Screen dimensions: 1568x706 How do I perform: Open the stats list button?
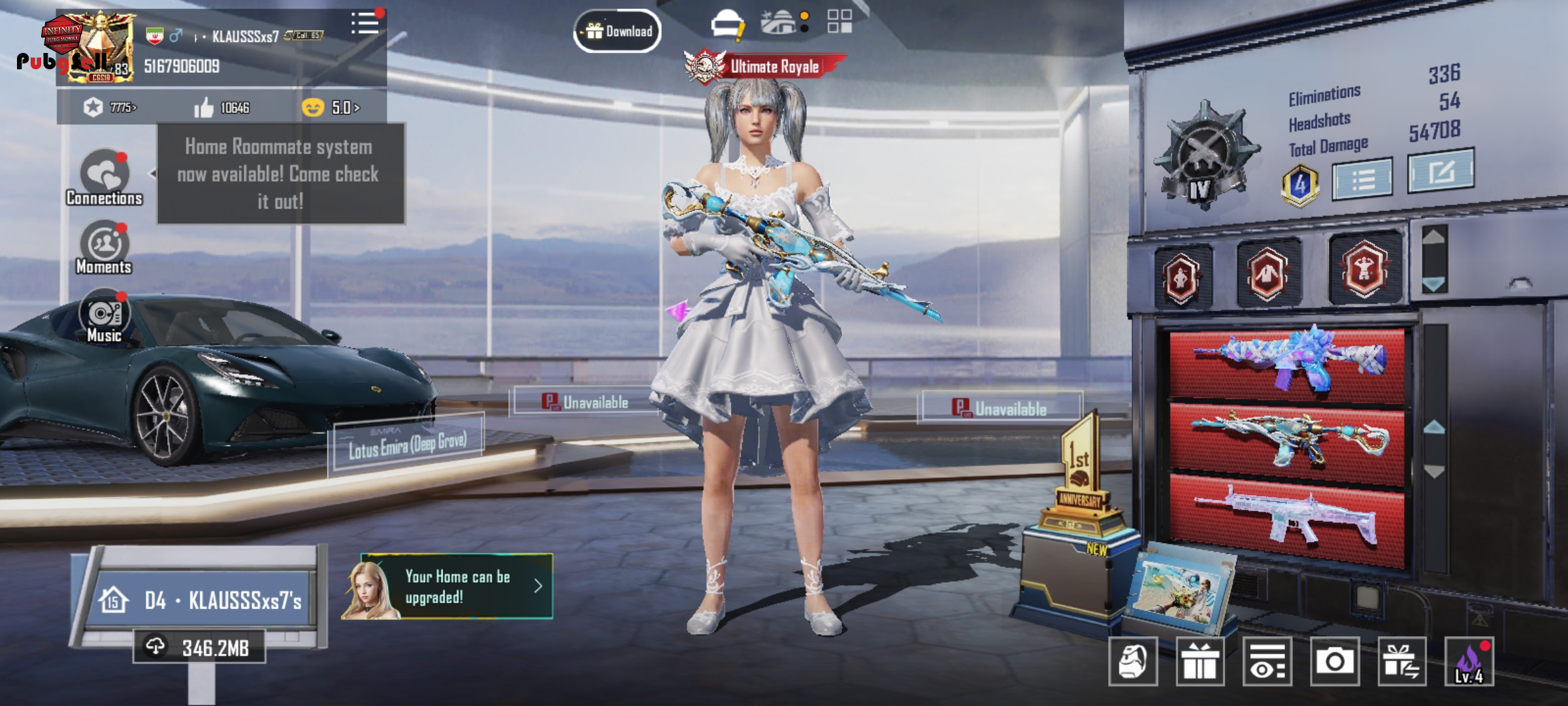click(x=1362, y=178)
